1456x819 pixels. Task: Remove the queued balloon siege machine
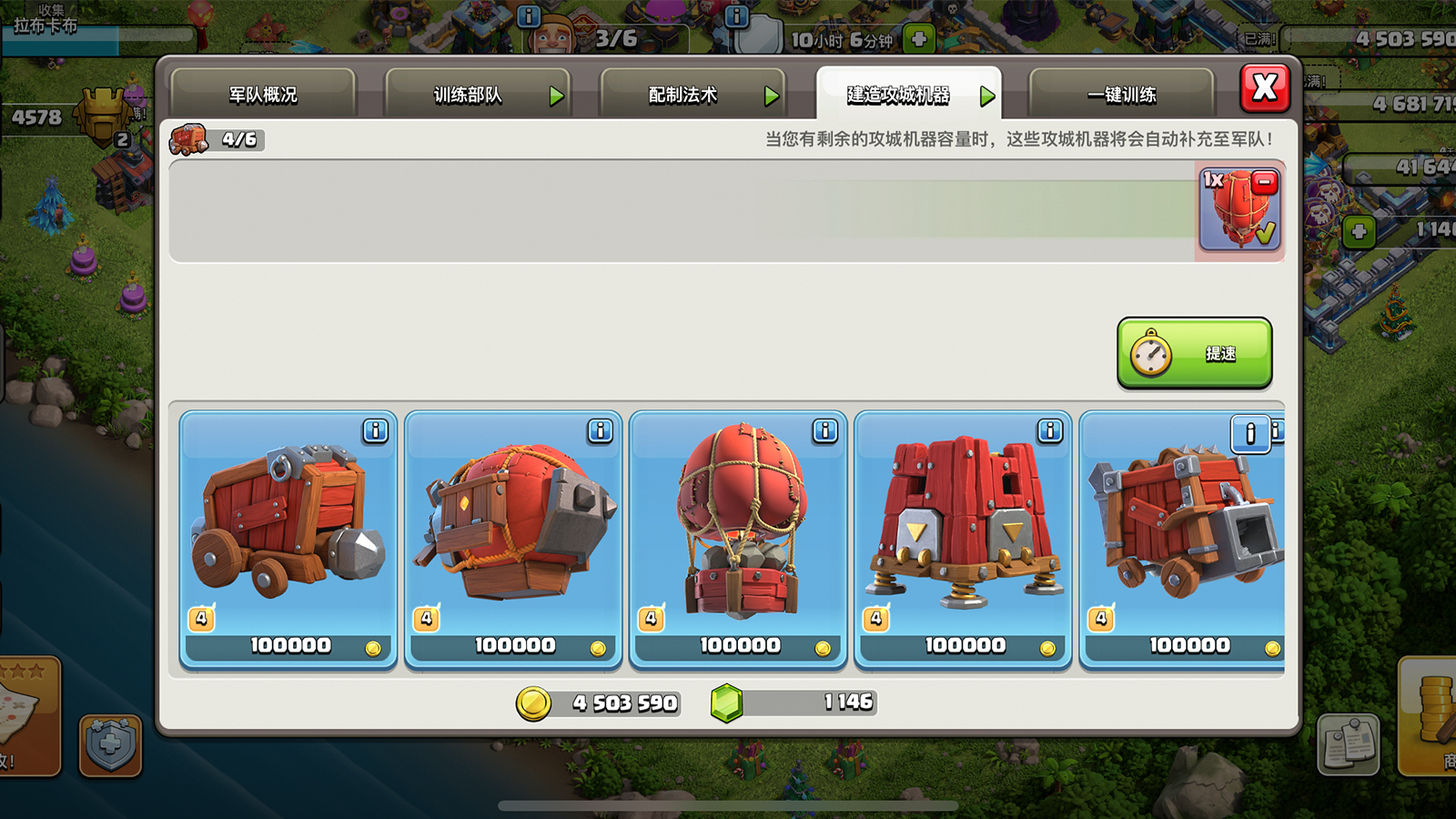(x=1264, y=183)
